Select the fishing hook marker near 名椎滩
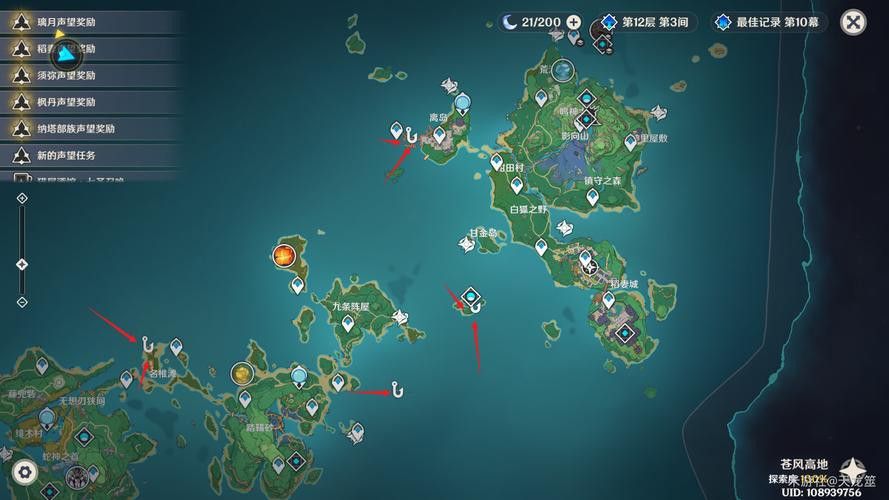The width and height of the screenshot is (889, 500). click(x=146, y=344)
